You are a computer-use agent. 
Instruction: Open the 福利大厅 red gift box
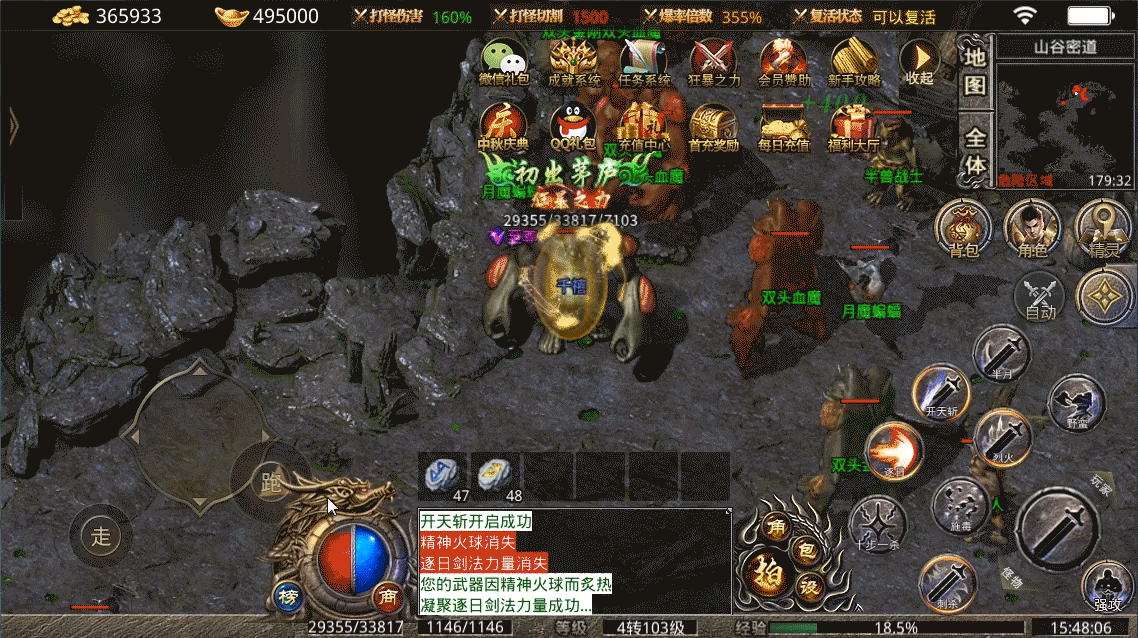point(854,125)
